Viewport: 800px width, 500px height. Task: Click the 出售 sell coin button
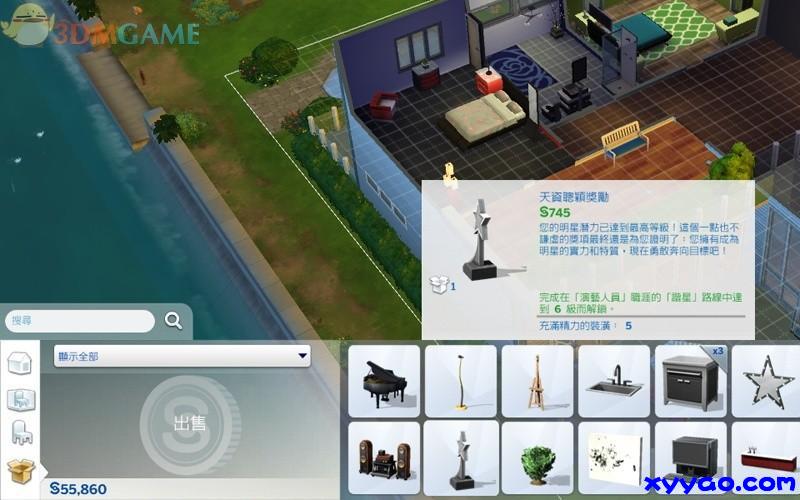tap(190, 423)
